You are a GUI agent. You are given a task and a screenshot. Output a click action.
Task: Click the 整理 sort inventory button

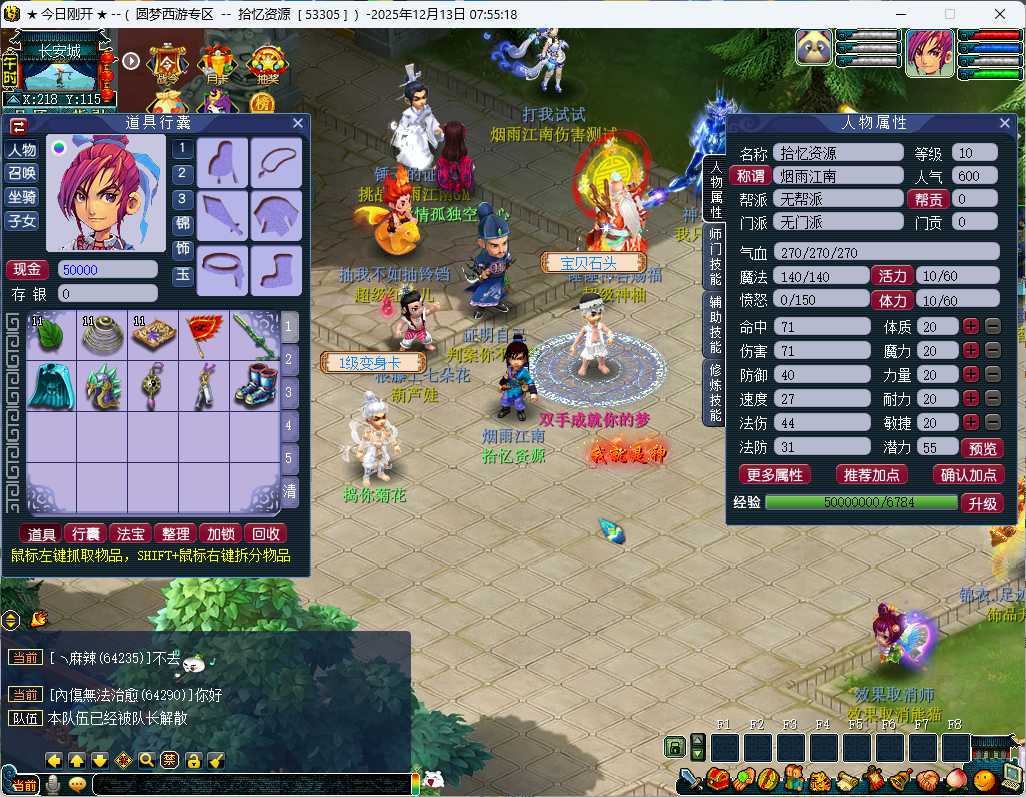pos(175,534)
